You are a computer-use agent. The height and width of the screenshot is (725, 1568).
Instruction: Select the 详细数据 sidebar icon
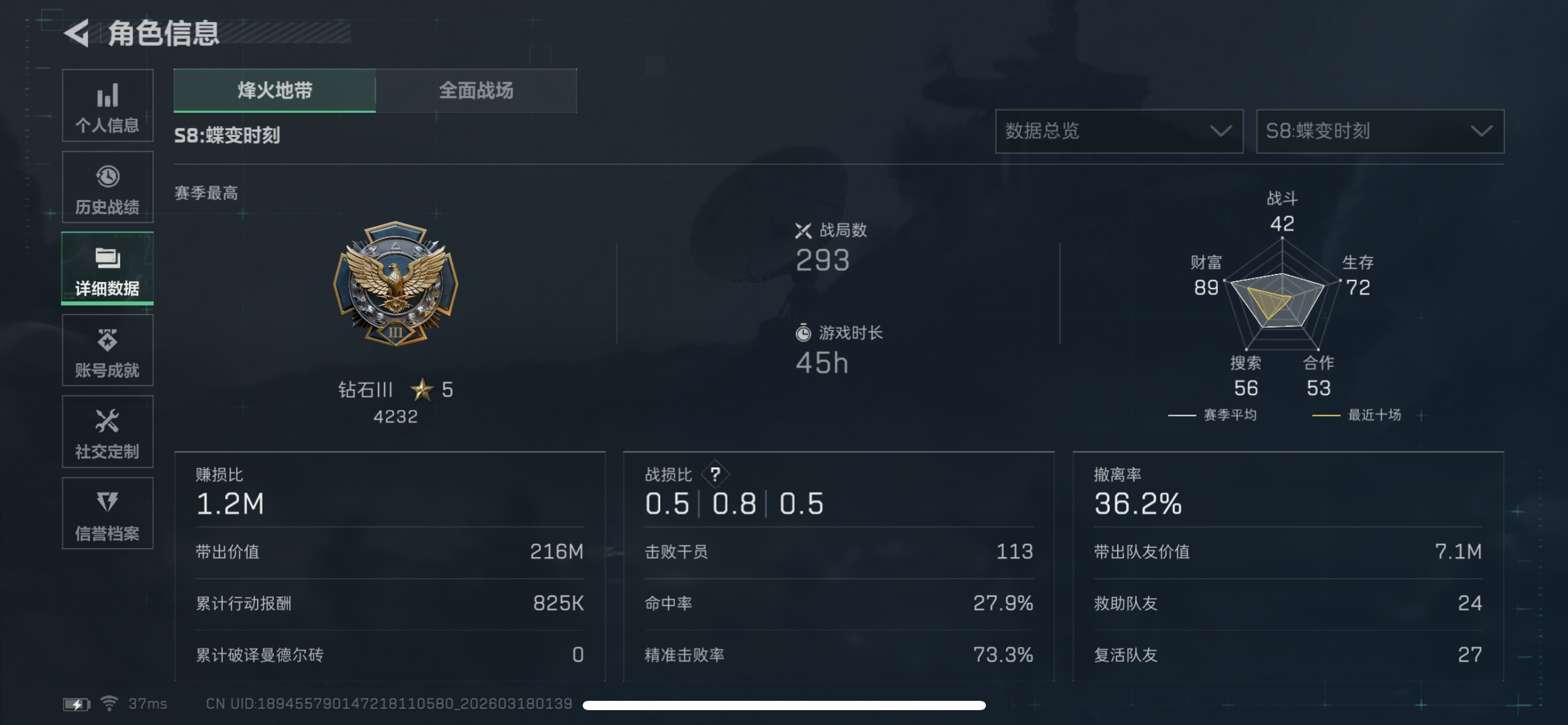point(107,268)
